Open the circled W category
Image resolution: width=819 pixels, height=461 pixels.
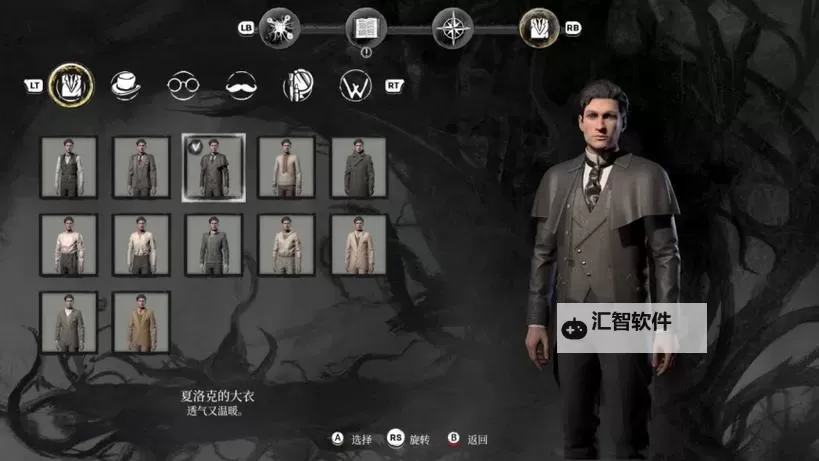pos(356,85)
